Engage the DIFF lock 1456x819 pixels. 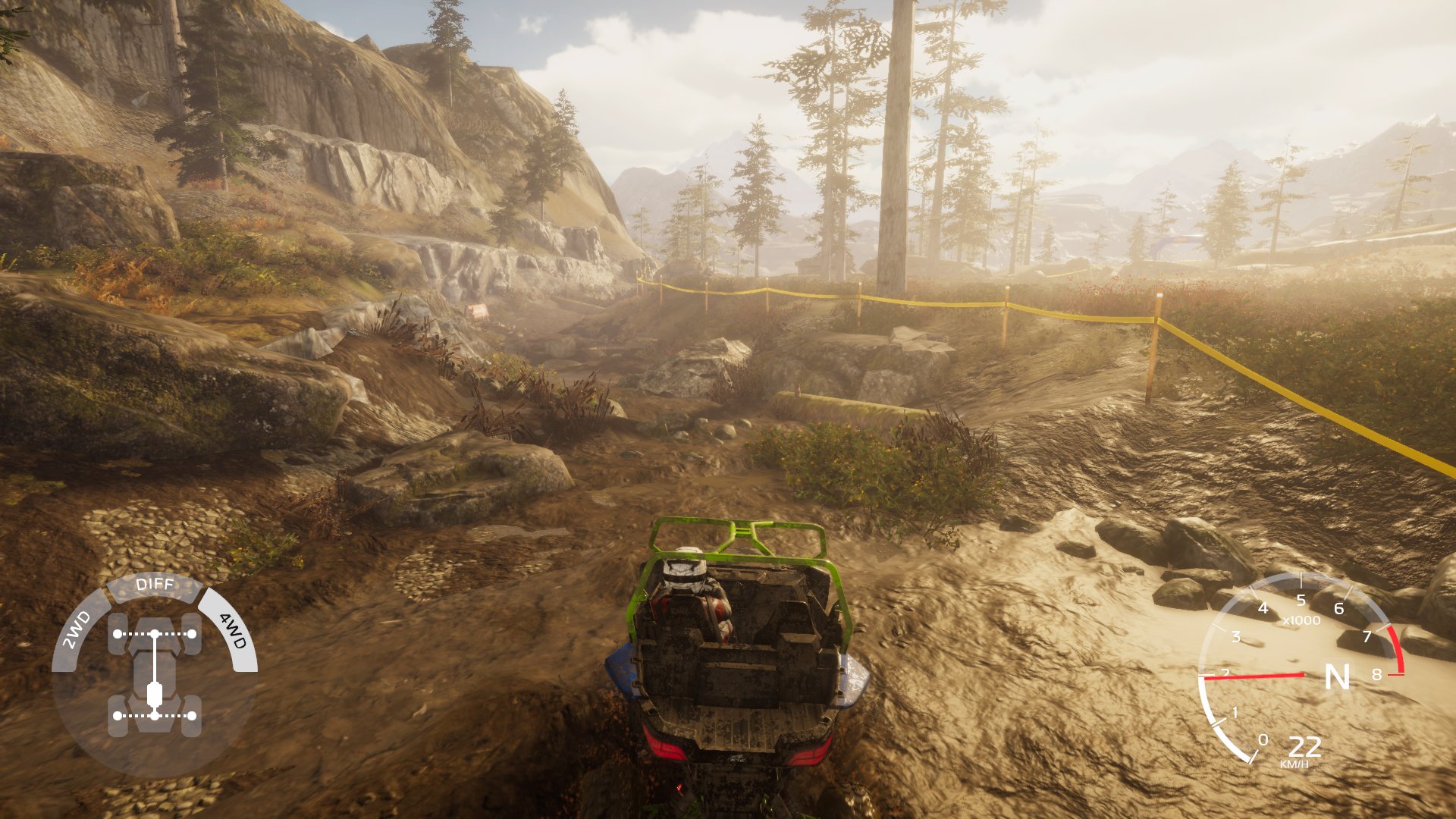155,583
